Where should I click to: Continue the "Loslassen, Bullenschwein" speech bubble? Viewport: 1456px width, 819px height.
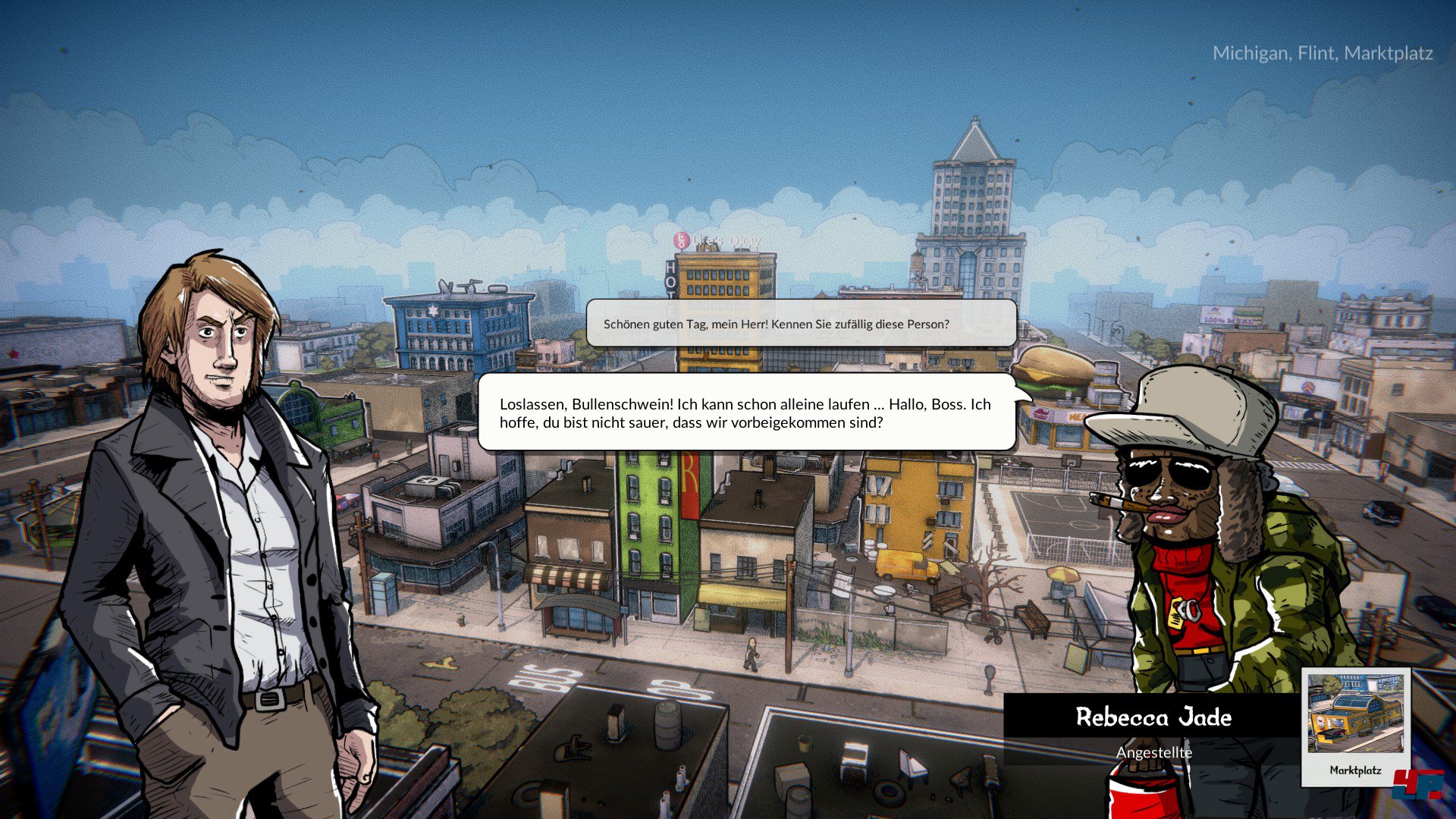(746, 413)
